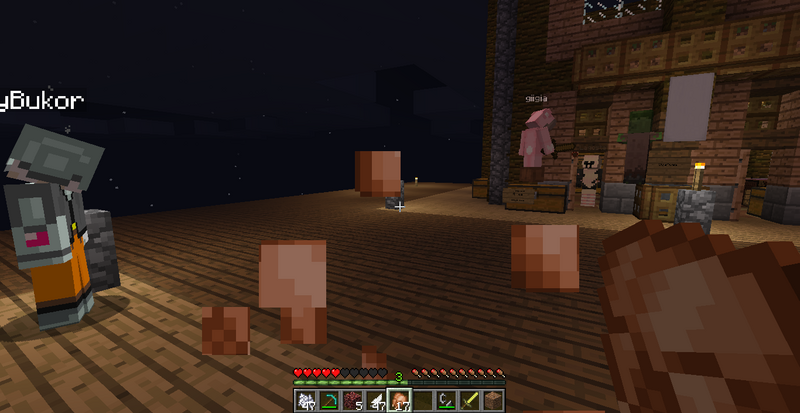Viewport: 800px width, 413px height.
Task: Choose the dark red item stack of 5
Action: click(352, 401)
